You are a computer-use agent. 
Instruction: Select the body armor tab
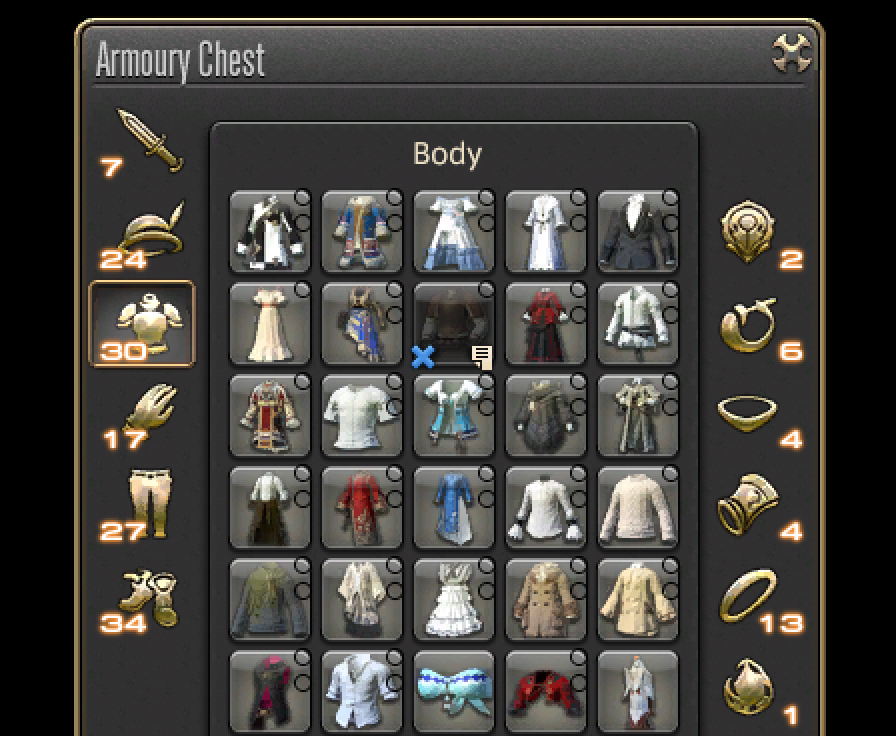pyautogui.click(x=142, y=323)
